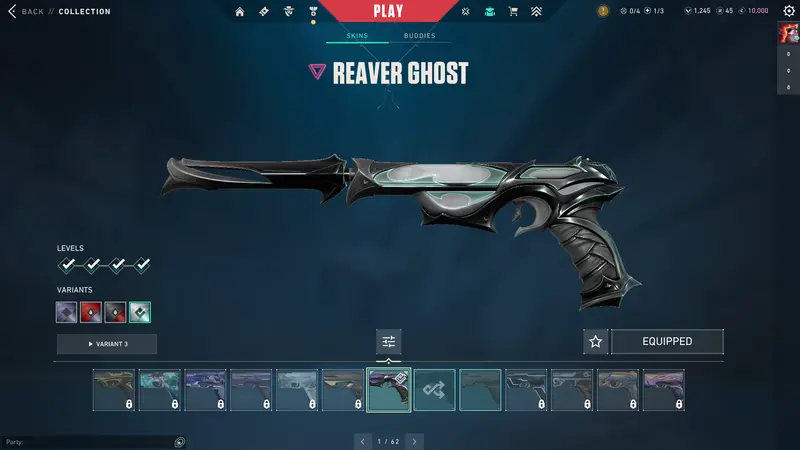Open the skin filter sliders button
The width and height of the screenshot is (800, 450).
(x=389, y=342)
